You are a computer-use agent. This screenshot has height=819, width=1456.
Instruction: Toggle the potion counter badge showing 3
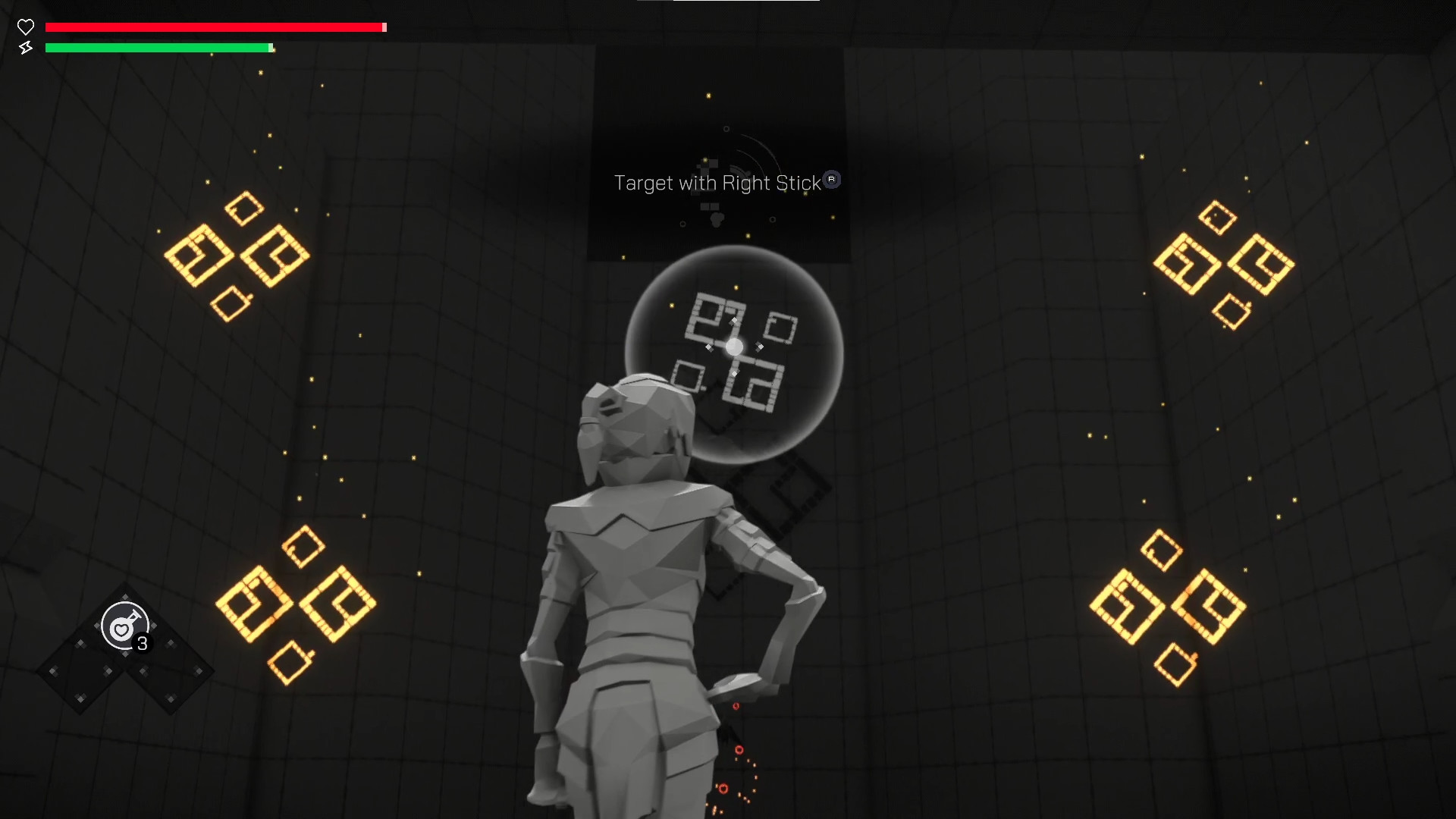coord(141,645)
